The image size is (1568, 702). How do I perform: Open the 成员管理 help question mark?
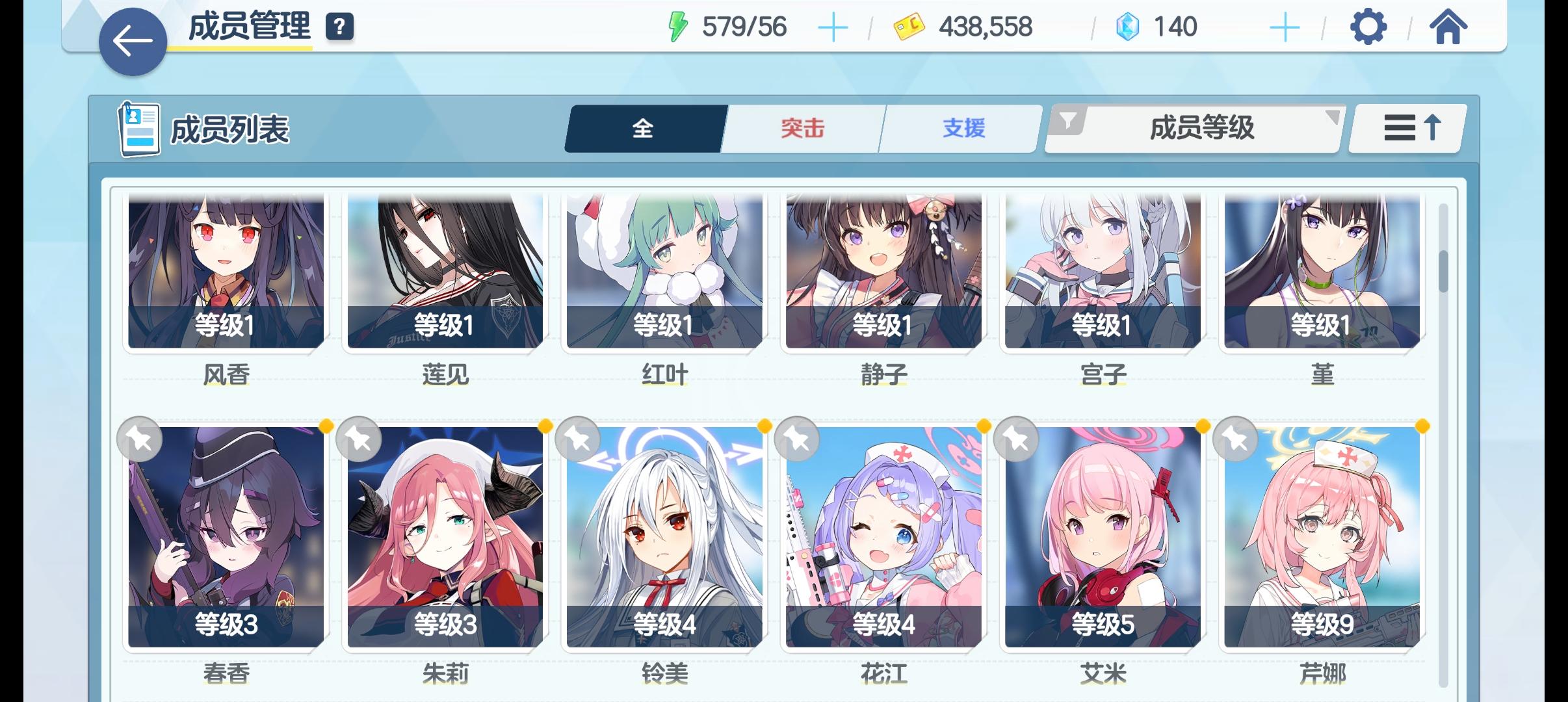339,27
